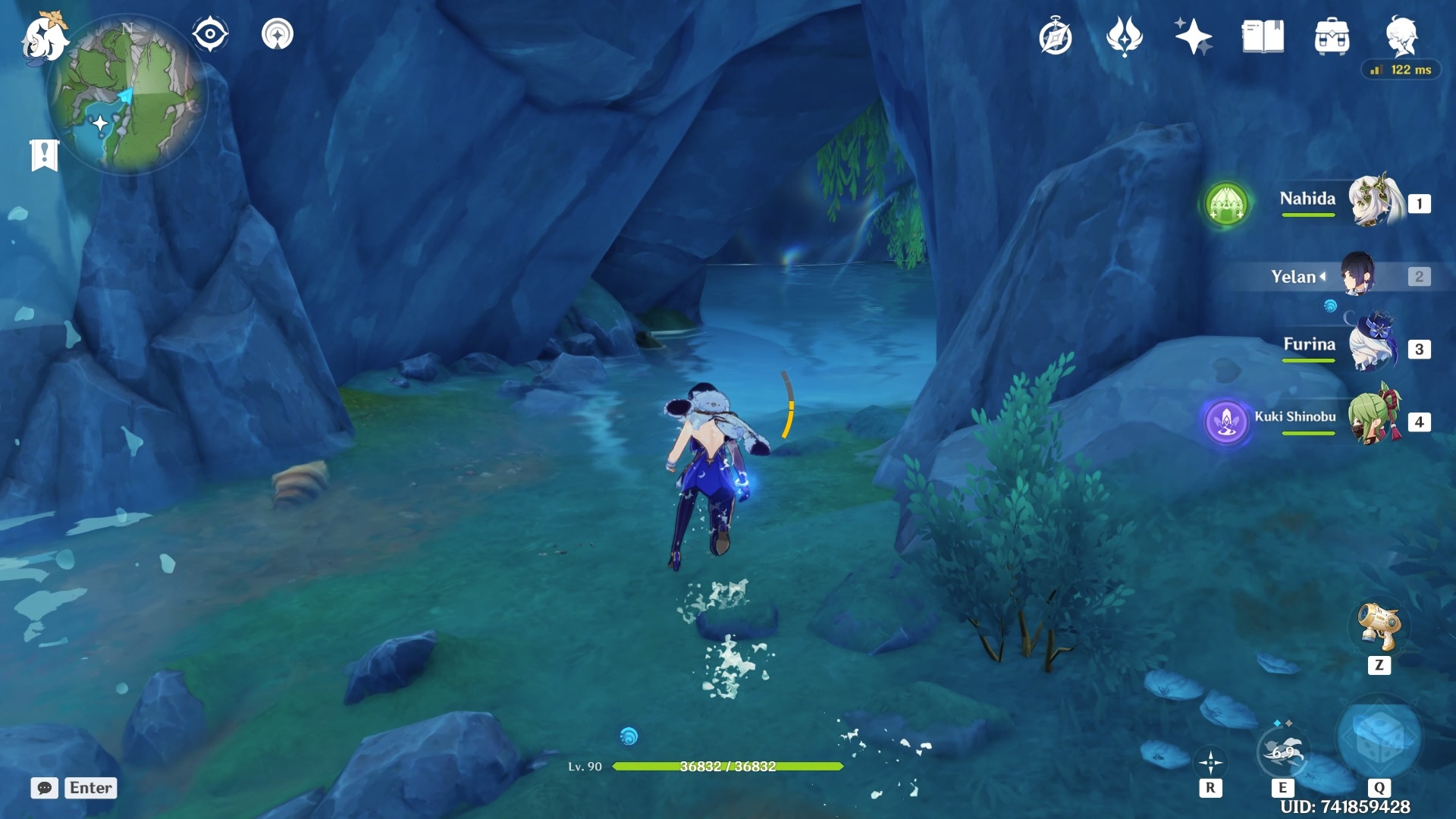
Task: Open the inventory backpack icon
Action: pos(1332,36)
